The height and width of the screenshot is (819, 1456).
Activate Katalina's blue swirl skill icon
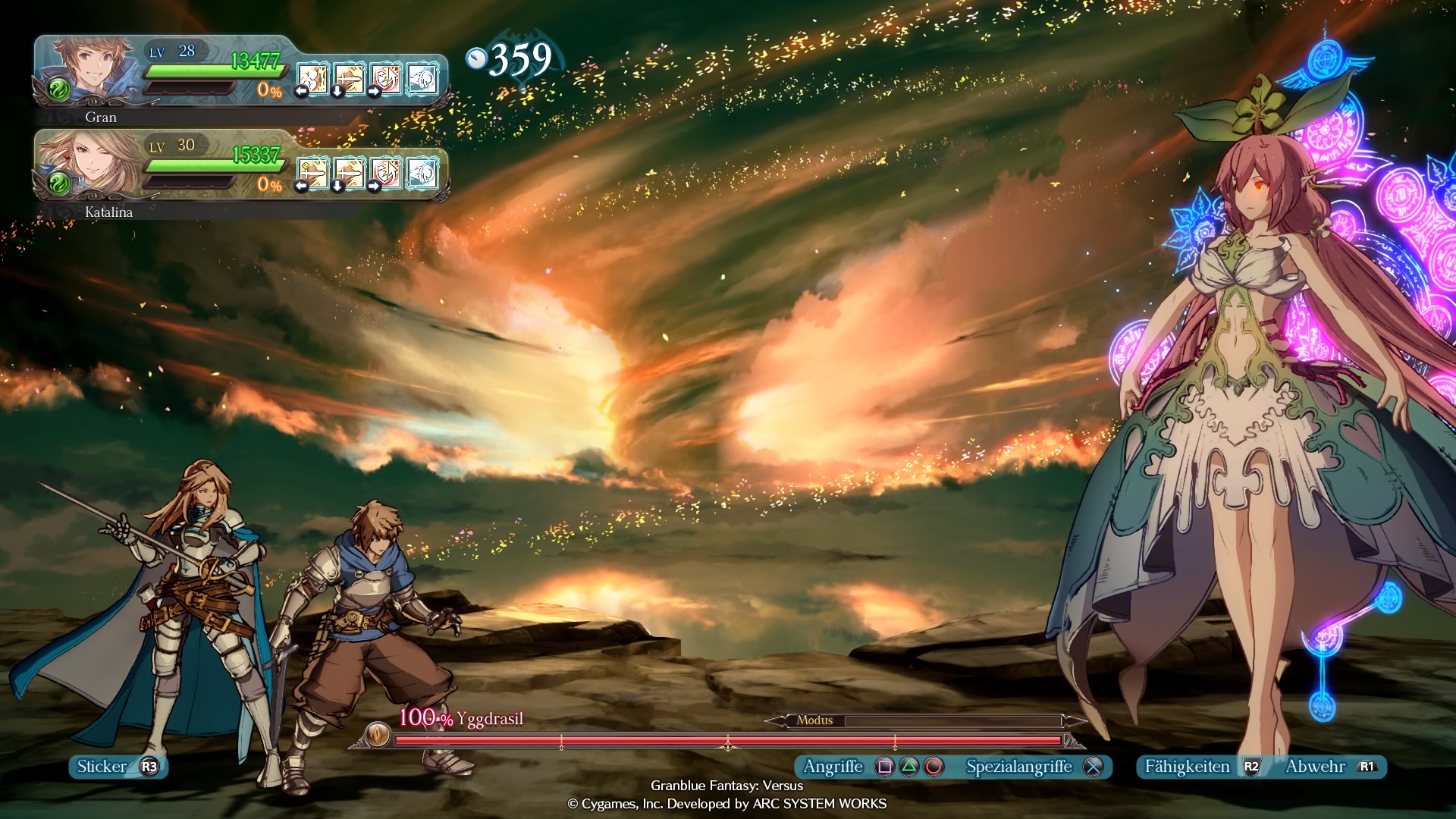pyautogui.click(x=422, y=173)
